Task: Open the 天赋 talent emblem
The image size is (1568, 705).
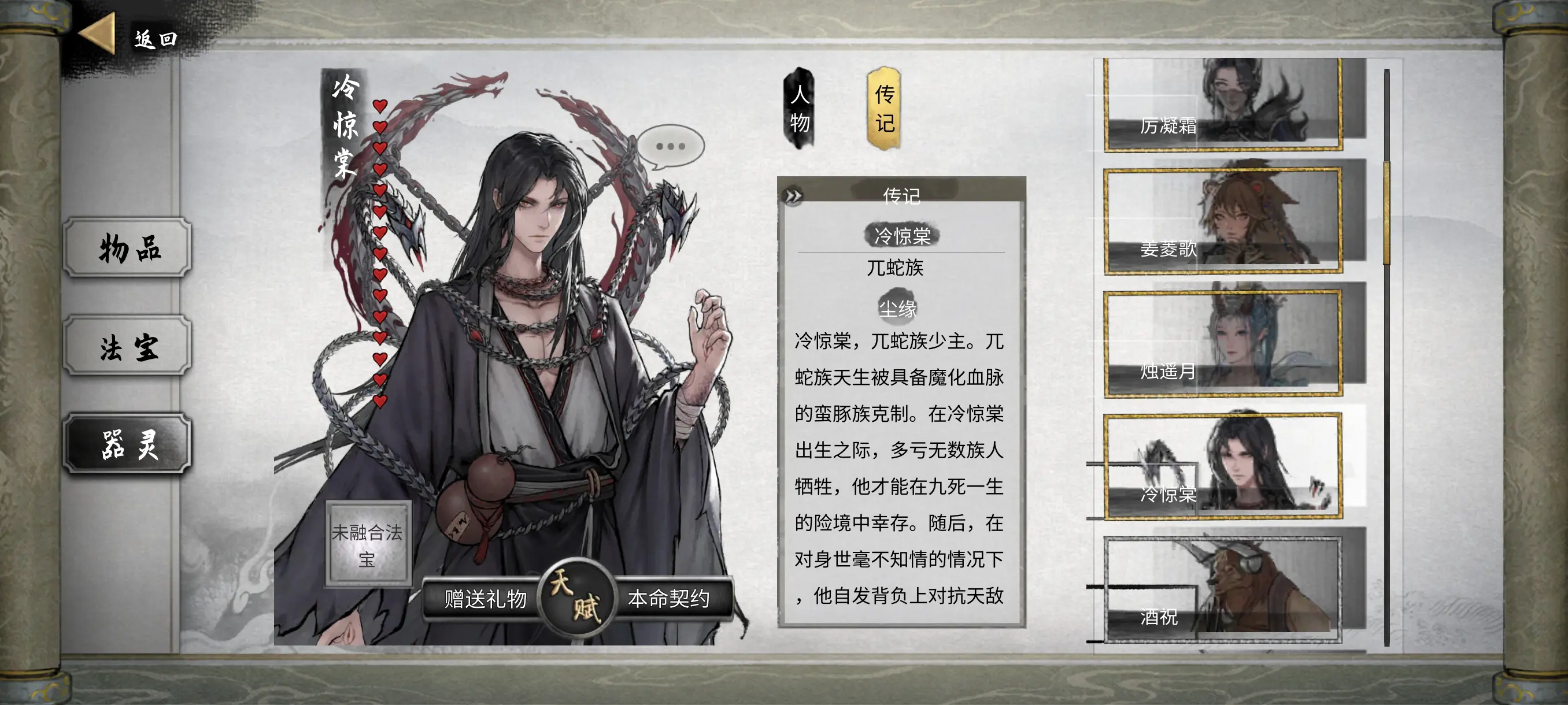Action: pos(576,598)
